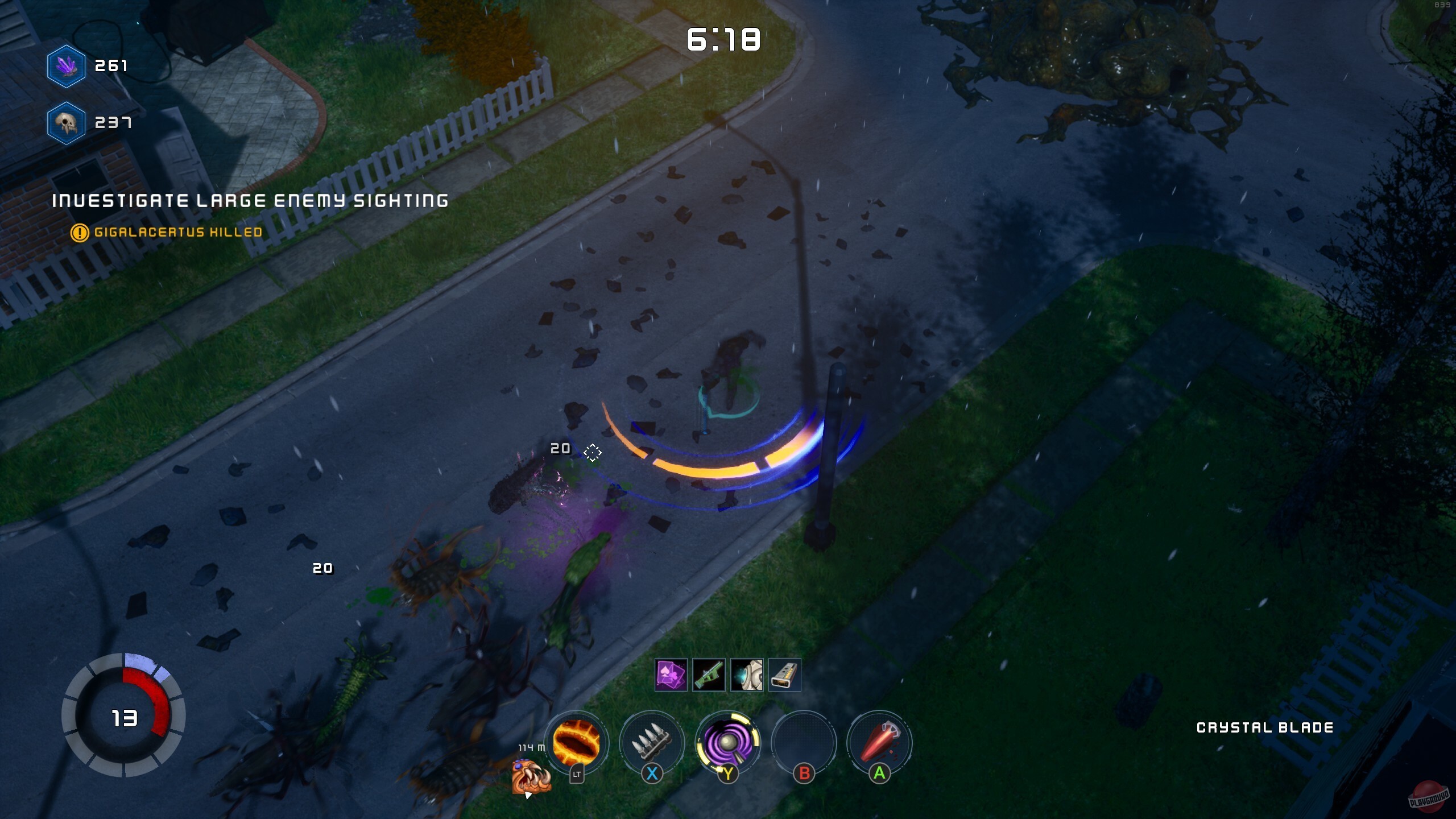Screen dimensions: 1456x819
Task: Click the red health ring showing 13
Action: click(x=124, y=717)
